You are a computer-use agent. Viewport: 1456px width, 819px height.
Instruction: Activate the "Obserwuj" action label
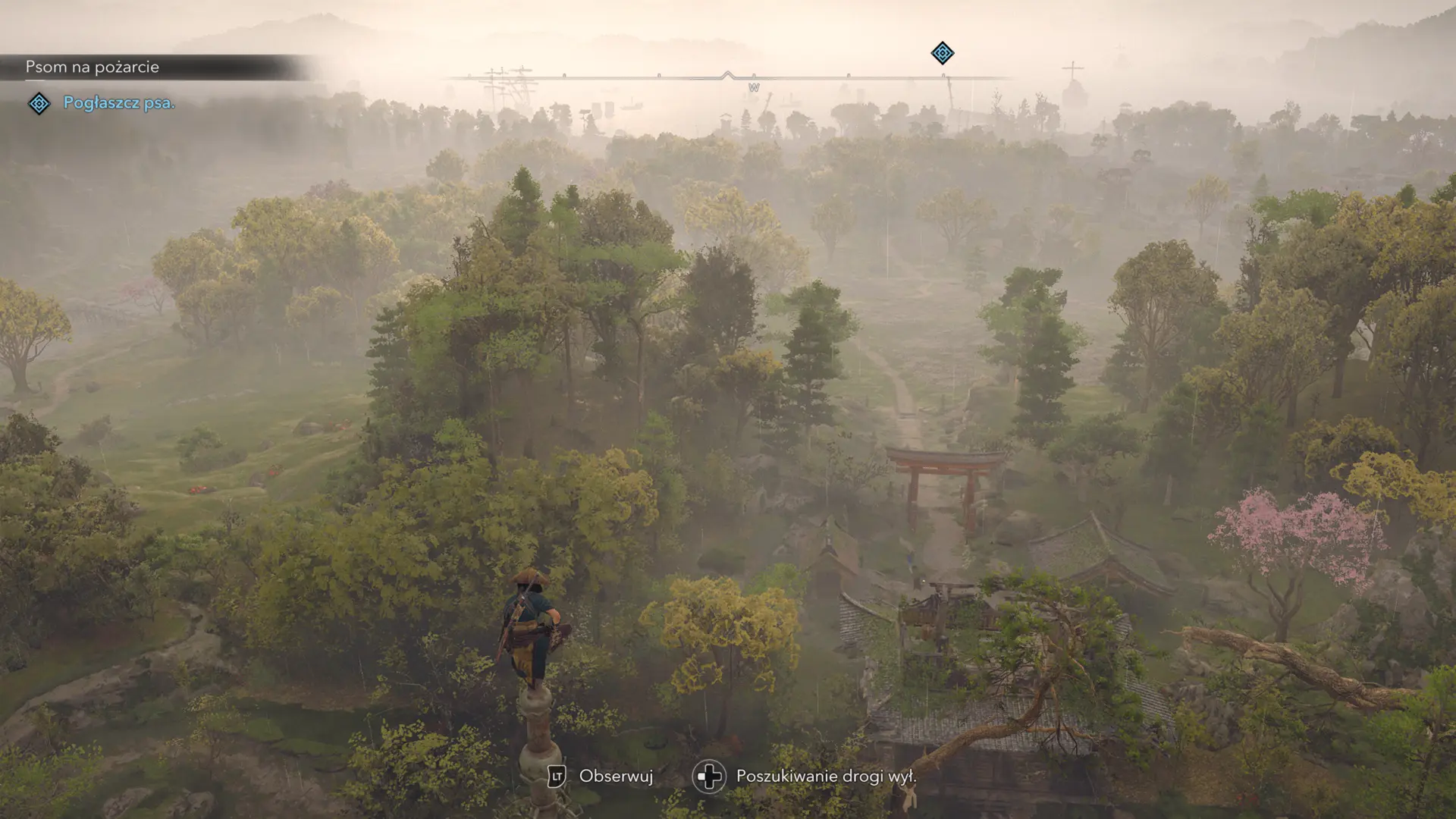pos(615,776)
